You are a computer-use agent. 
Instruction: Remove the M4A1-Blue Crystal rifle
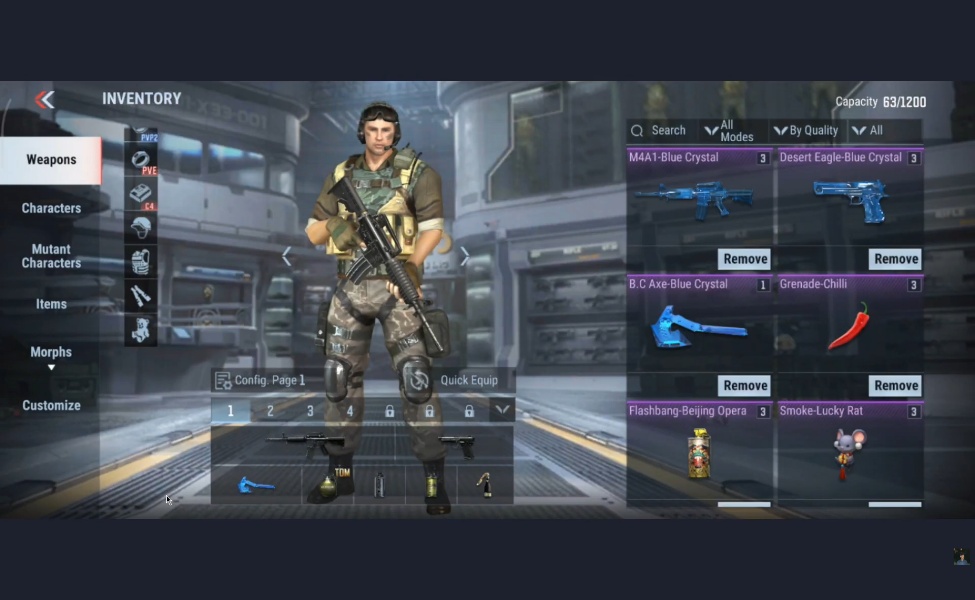745,259
